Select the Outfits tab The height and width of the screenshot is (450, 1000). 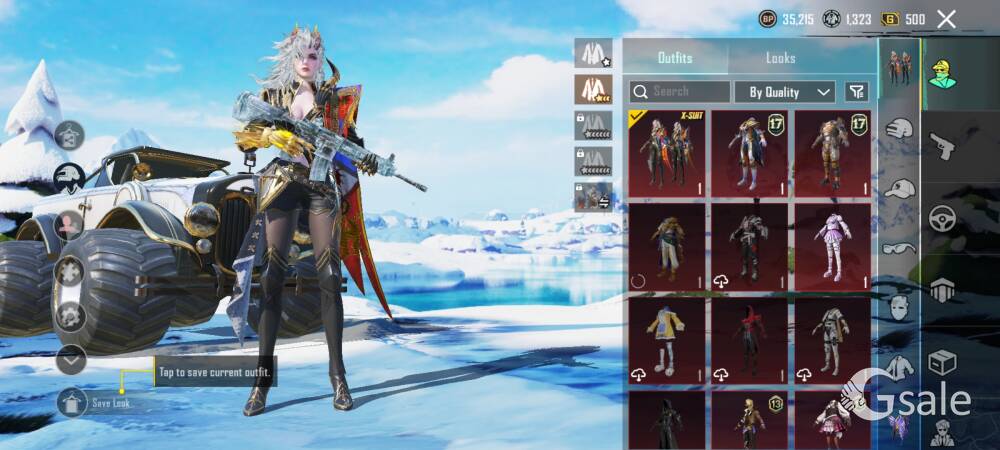click(675, 58)
